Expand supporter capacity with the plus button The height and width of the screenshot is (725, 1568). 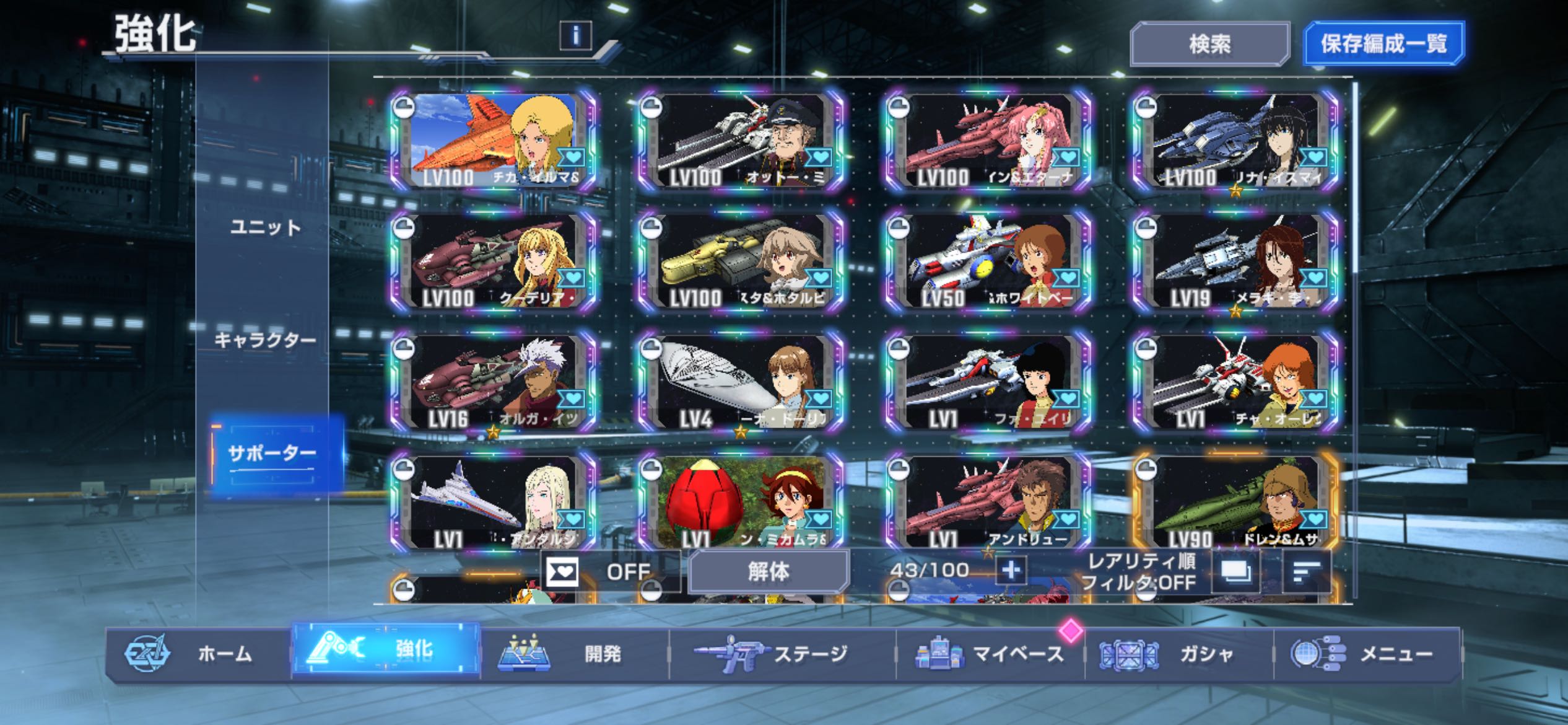(1011, 570)
